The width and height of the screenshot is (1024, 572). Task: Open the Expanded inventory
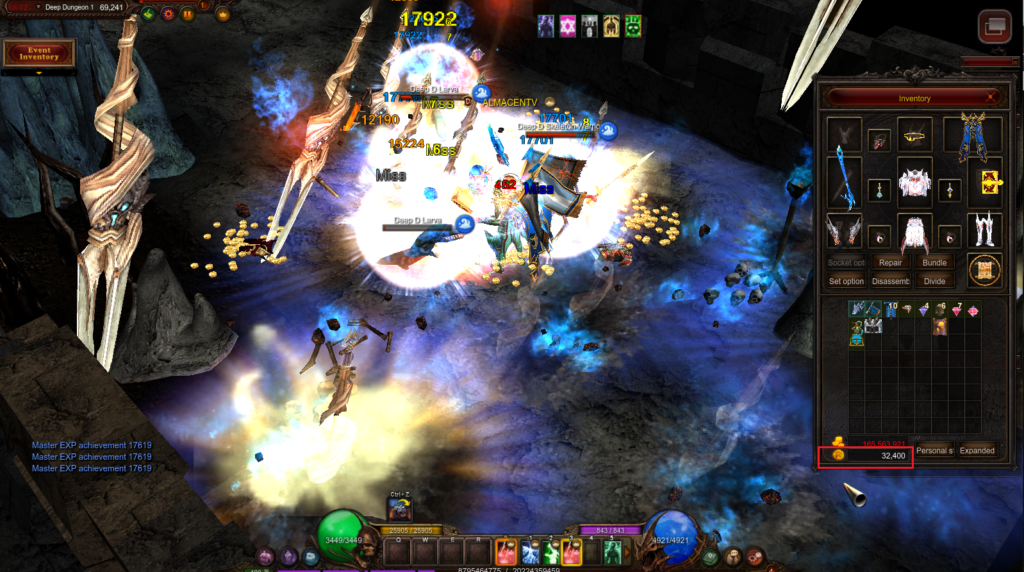coord(977,450)
